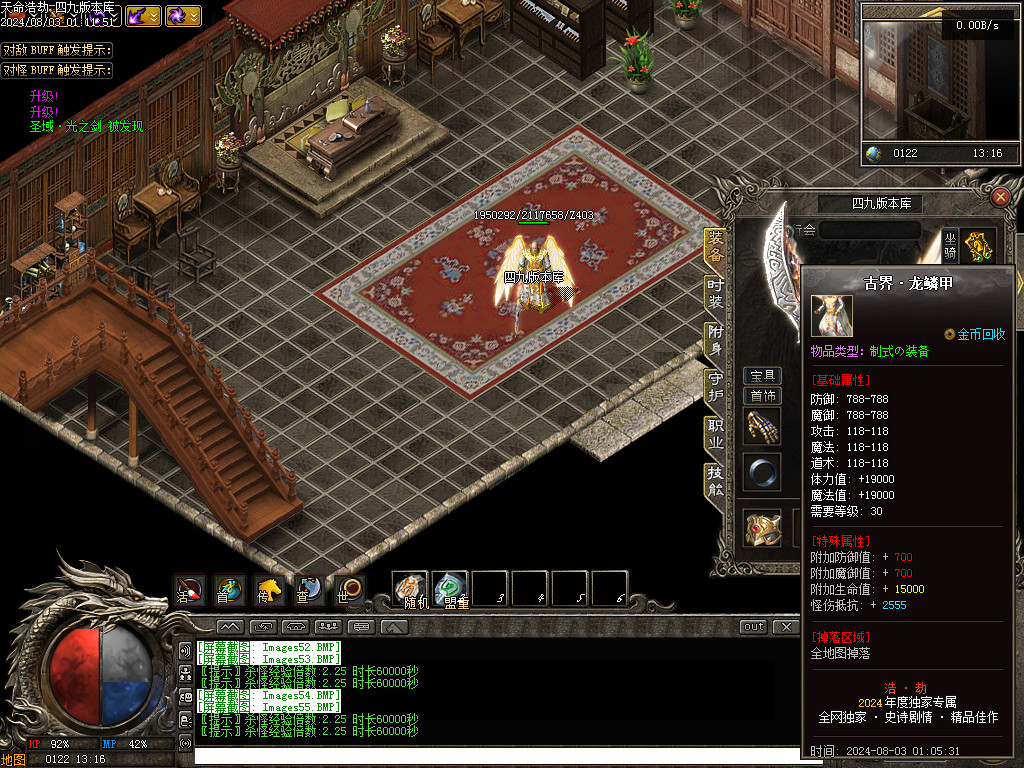The image size is (1024, 768).
Task: Click the 宝具 treasure button
Action: pos(763,376)
